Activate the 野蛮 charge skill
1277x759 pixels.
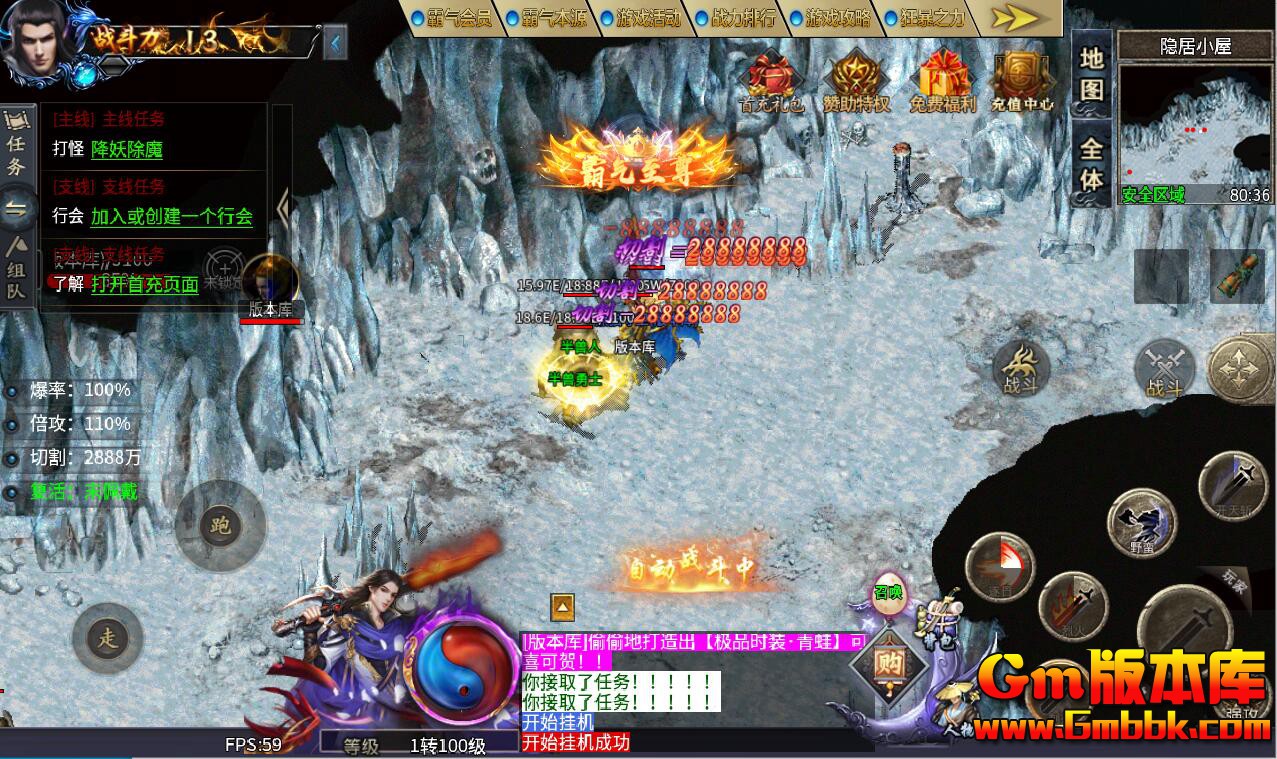(1142, 523)
